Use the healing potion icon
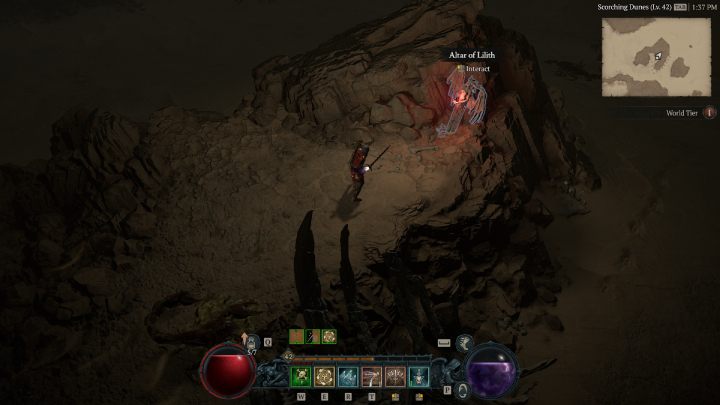Image resolution: width=720 pixels, height=405 pixels. point(253,343)
